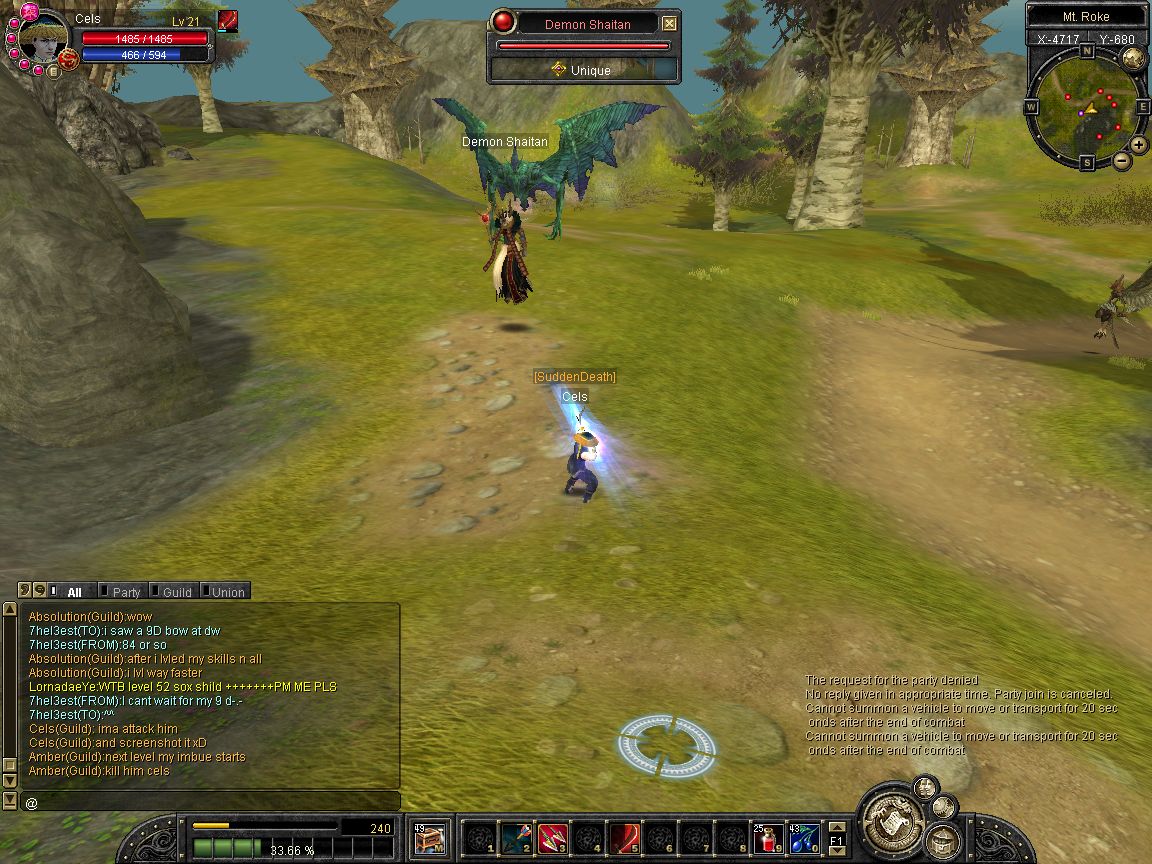Open the world map globe button
Image resolution: width=1152 pixels, height=864 pixels.
[x=1133, y=58]
